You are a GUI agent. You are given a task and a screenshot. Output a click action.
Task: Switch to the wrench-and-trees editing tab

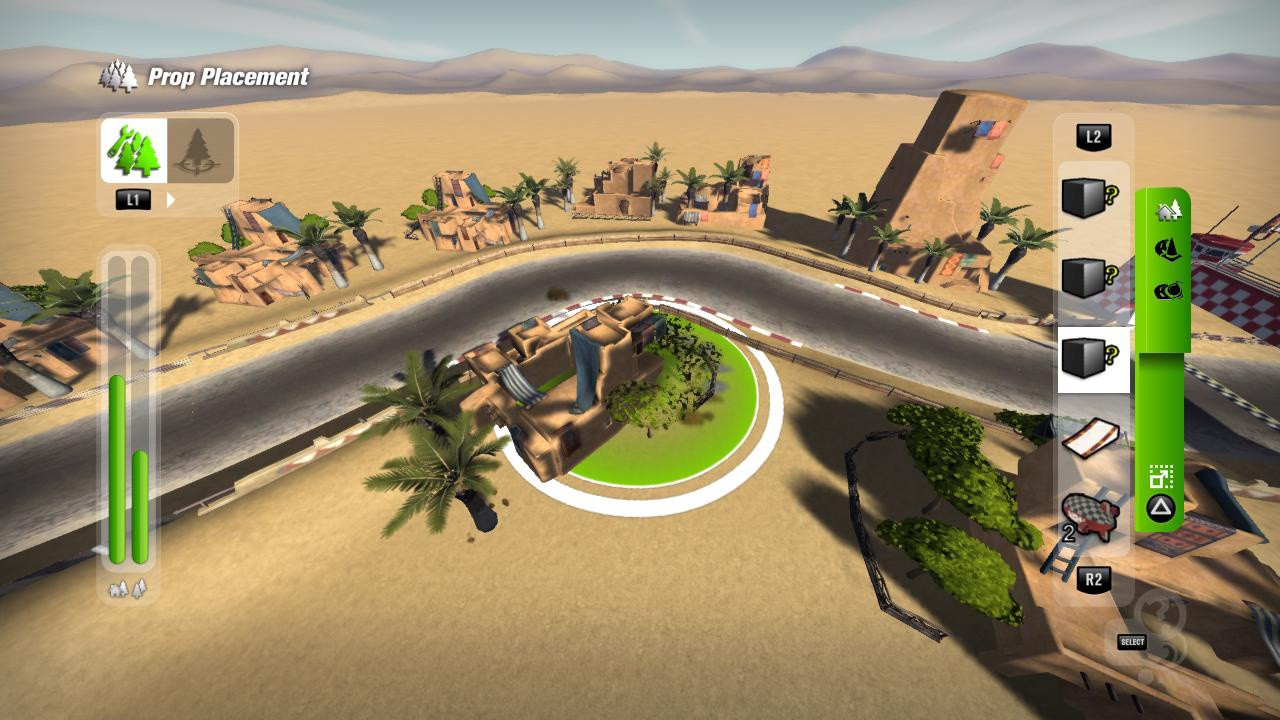(132, 150)
